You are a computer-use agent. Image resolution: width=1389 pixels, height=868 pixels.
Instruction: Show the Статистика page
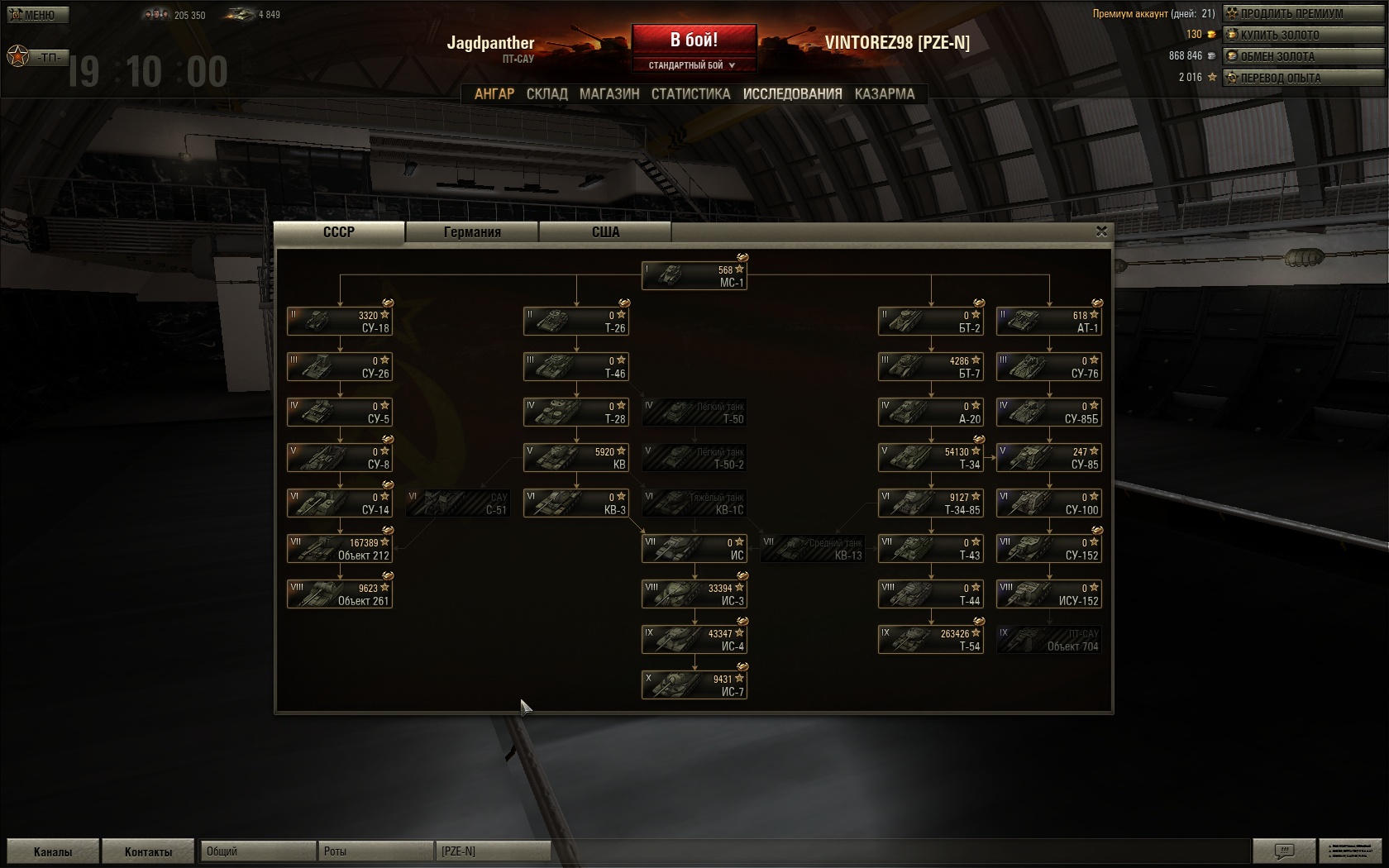click(x=690, y=94)
